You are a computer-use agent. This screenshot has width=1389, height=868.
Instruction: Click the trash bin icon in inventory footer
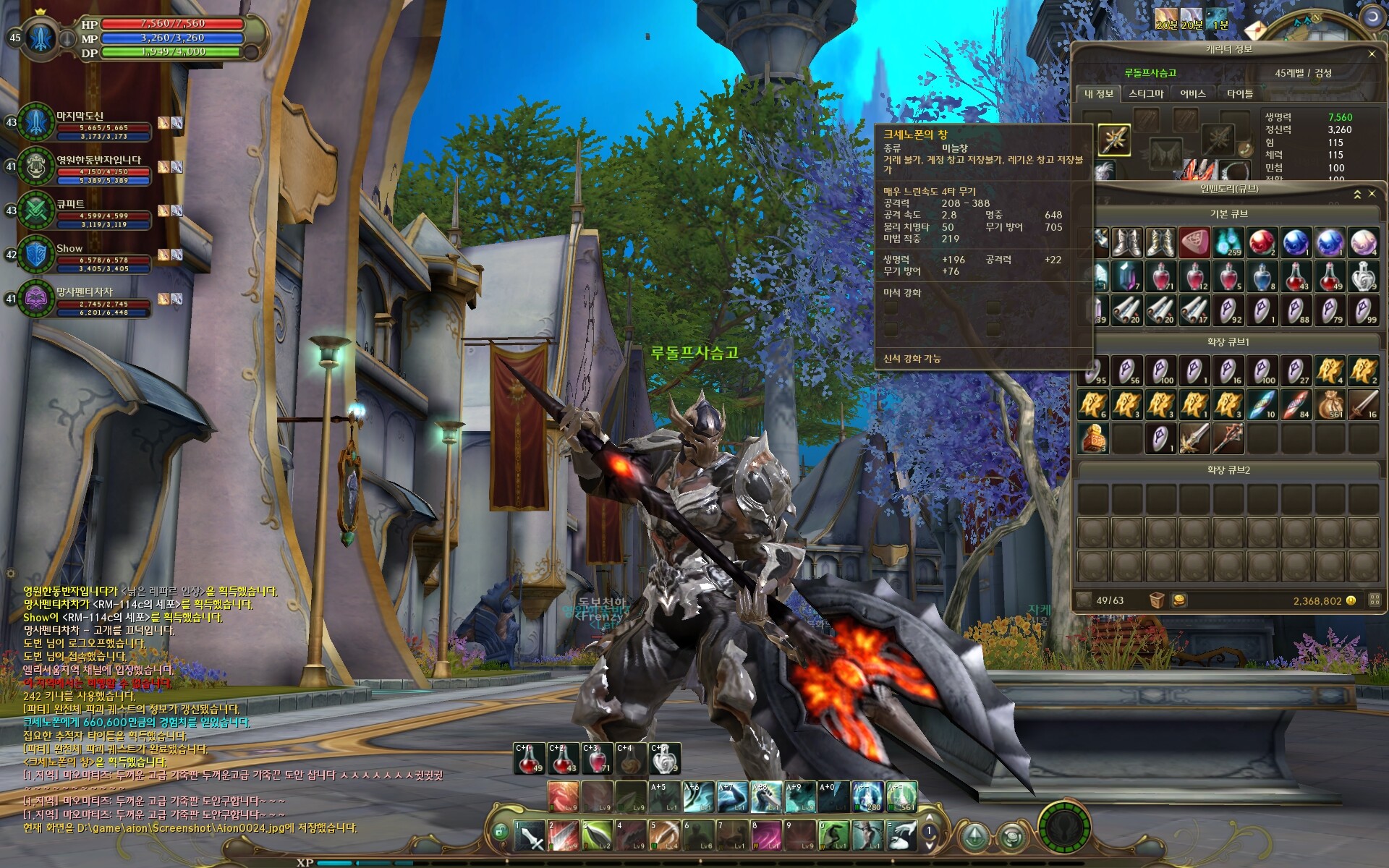pos(1156,600)
